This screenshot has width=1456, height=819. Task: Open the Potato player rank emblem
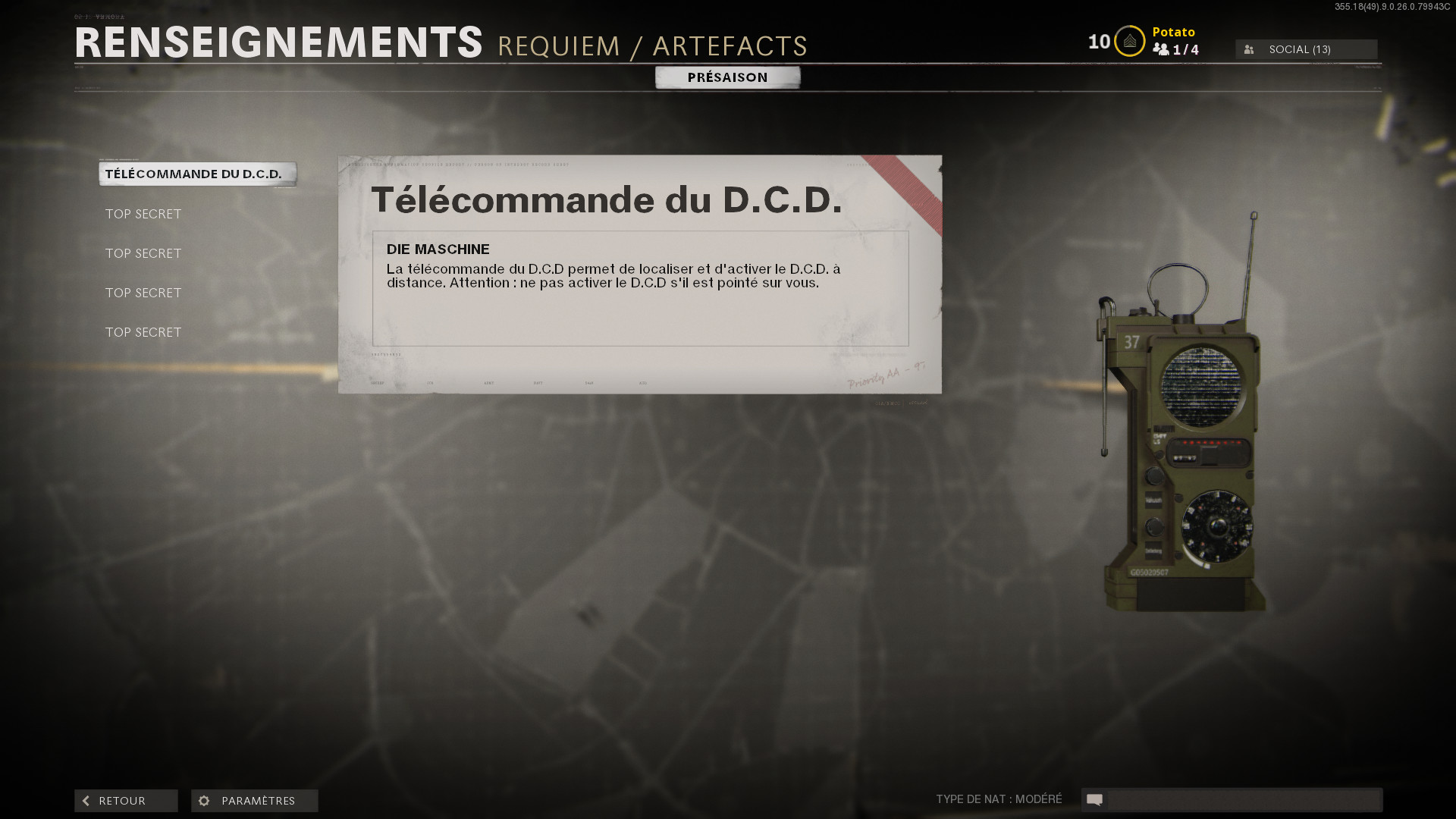[1129, 42]
